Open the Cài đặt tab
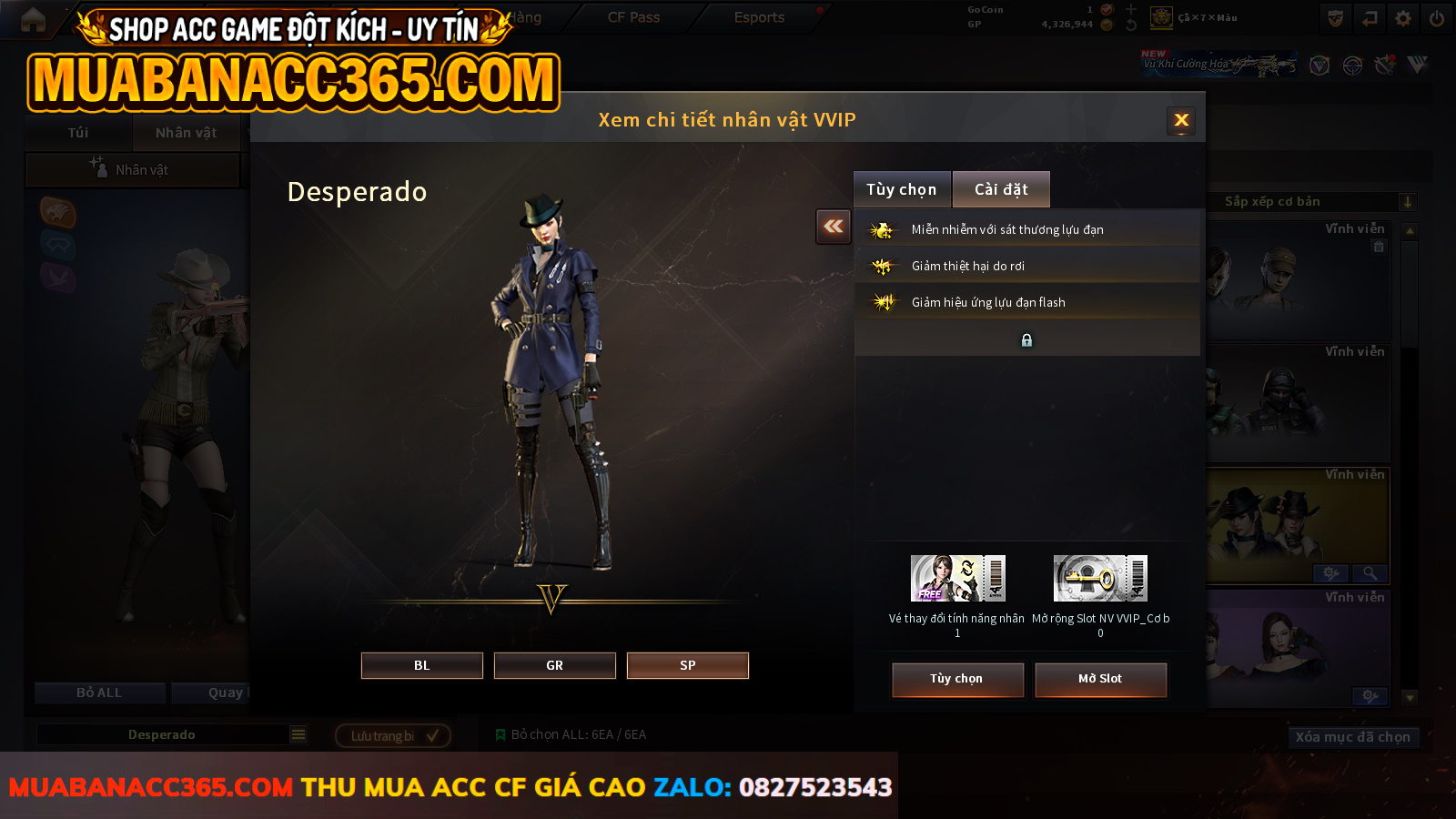Viewport: 1456px width, 819px height. [1001, 189]
